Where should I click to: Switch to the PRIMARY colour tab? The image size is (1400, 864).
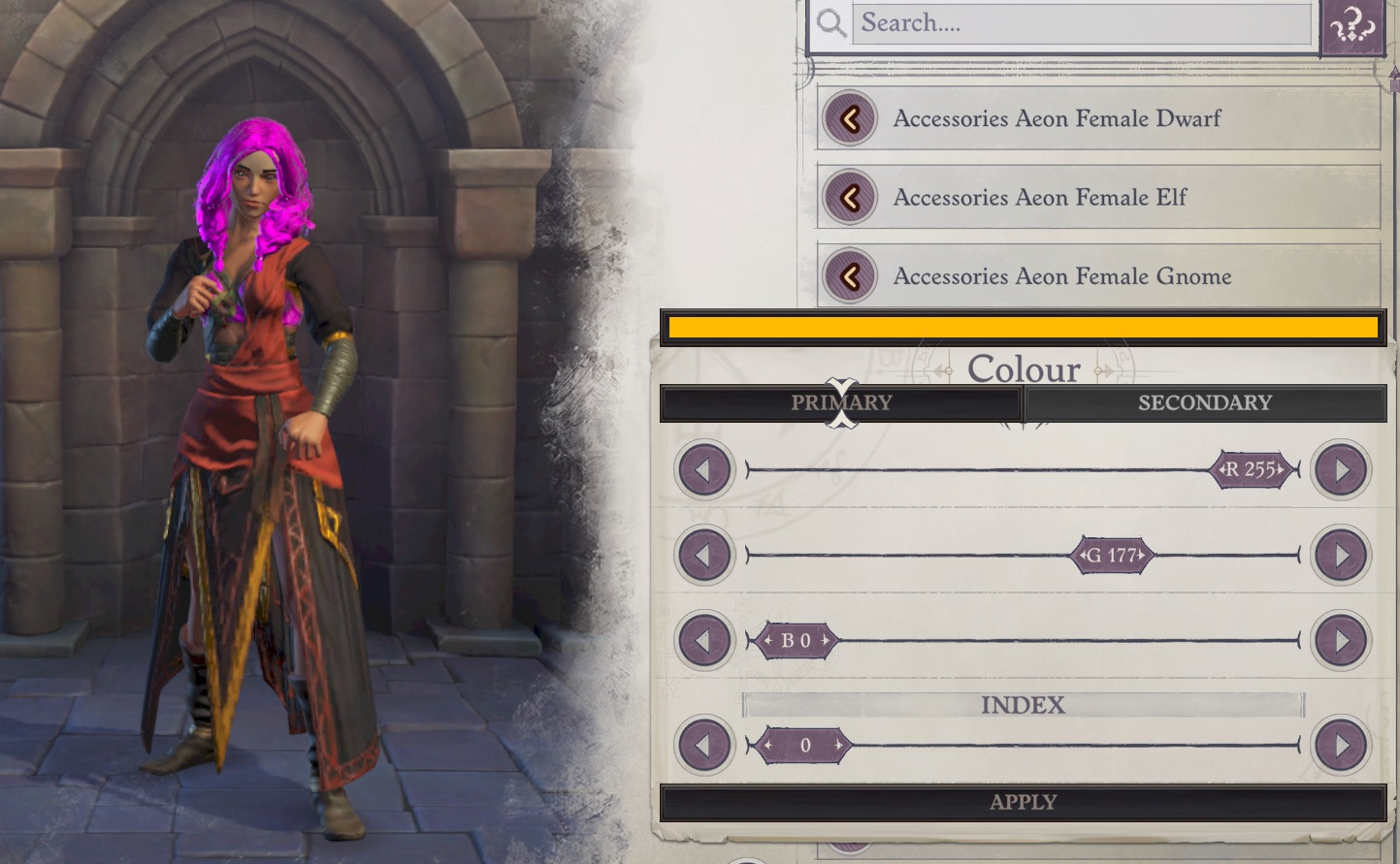pyautogui.click(x=840, y=402)
